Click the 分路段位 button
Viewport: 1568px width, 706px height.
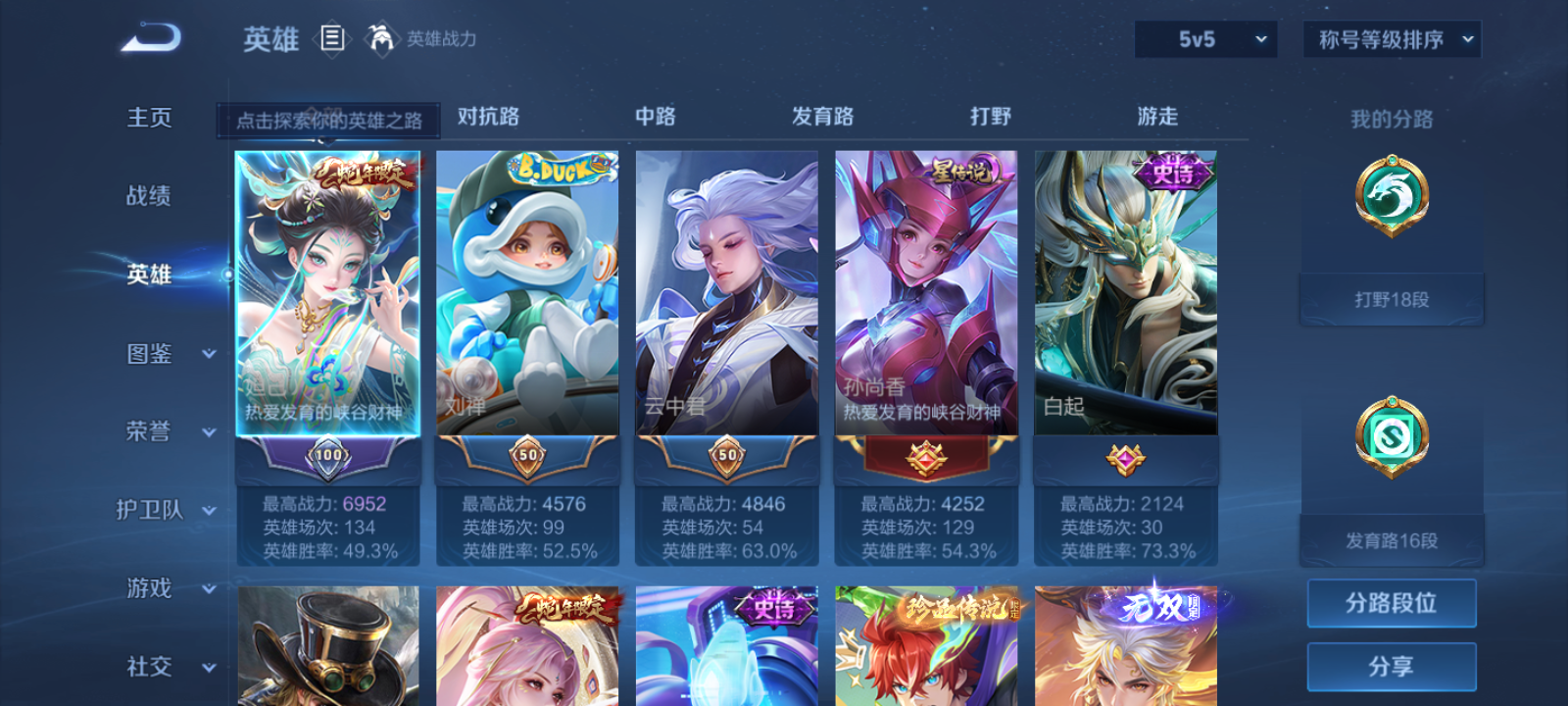point(1392,602)
